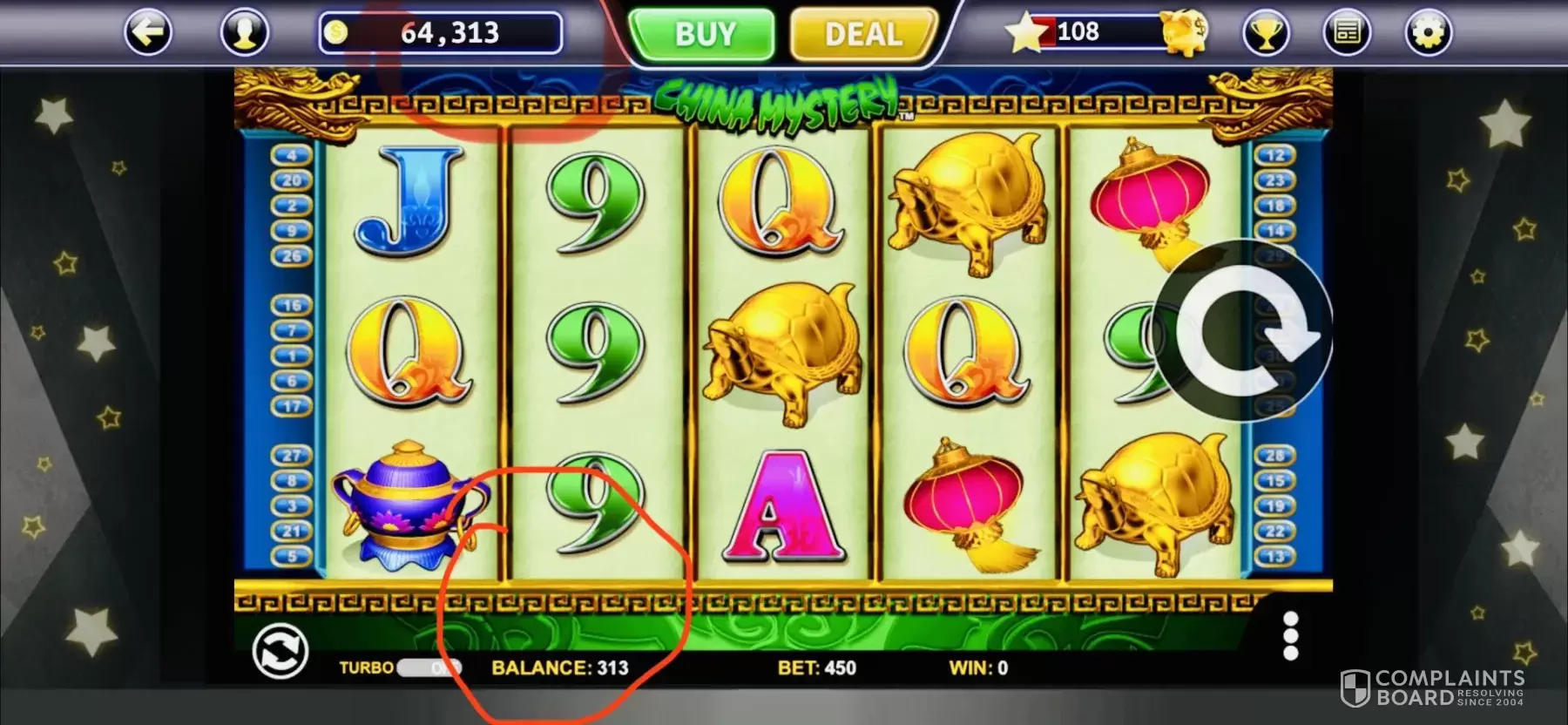Select payline number 4 marker
The width and height of the screenshot is (1568, 725).
[x=292, y=155]
